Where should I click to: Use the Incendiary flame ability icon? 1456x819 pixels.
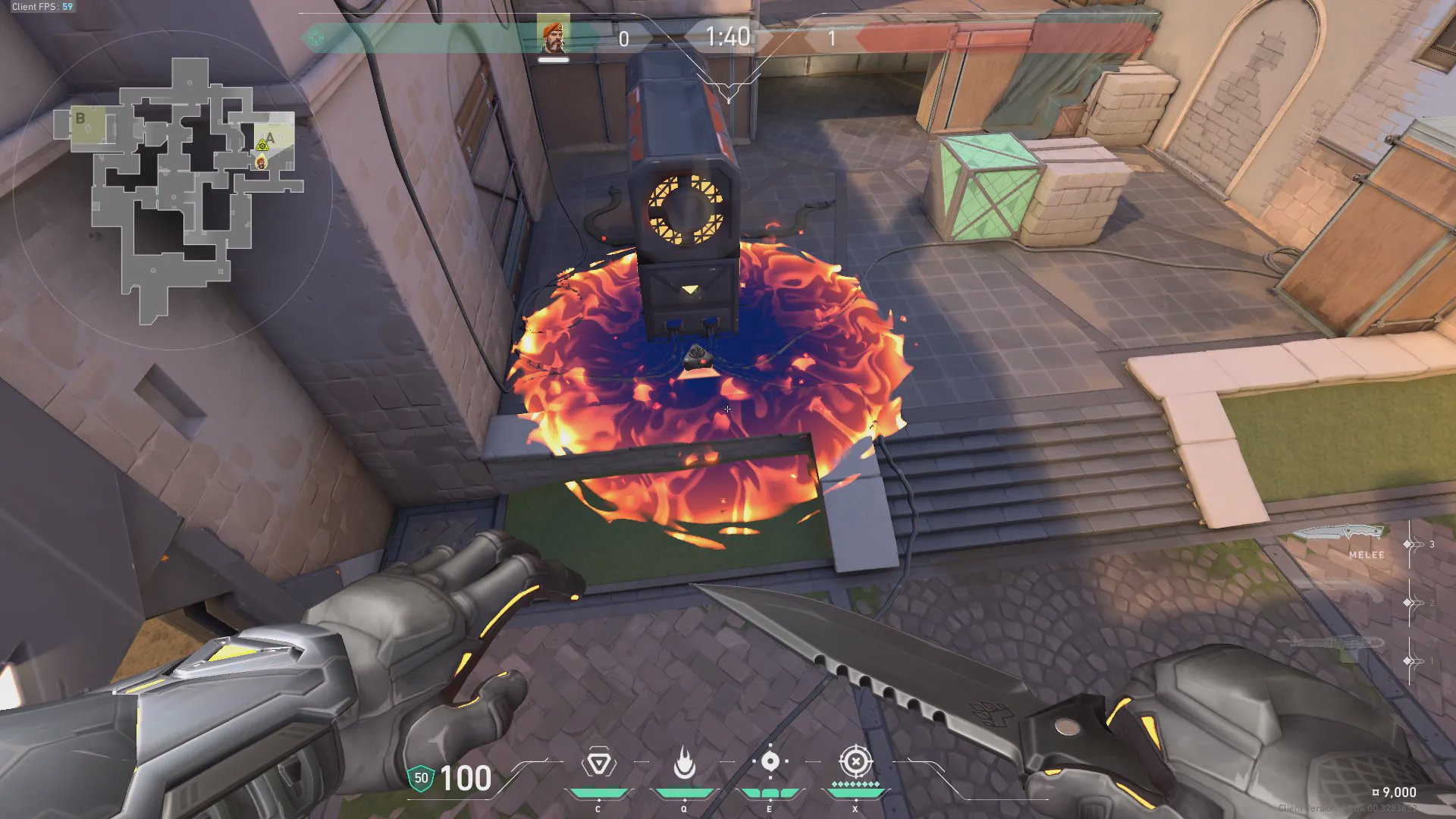(x=684, y=763)
